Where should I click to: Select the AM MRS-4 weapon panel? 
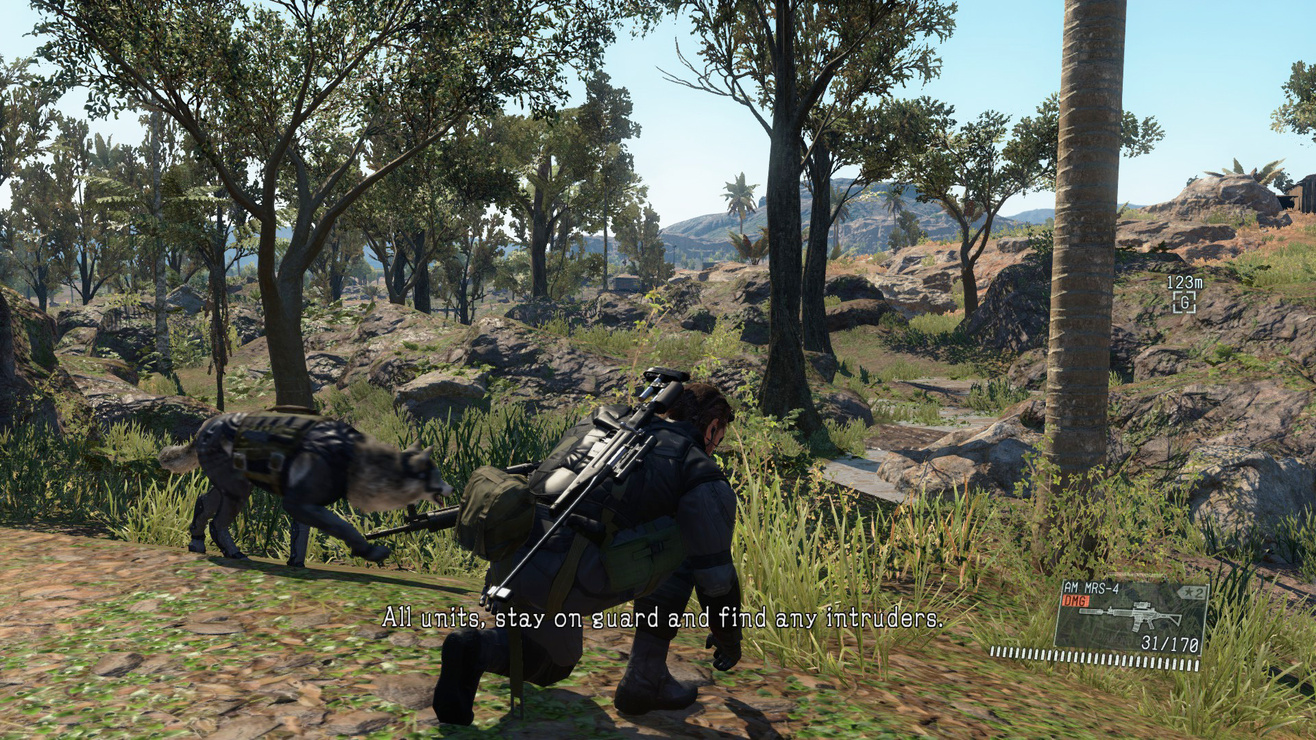coord(1131,617)
